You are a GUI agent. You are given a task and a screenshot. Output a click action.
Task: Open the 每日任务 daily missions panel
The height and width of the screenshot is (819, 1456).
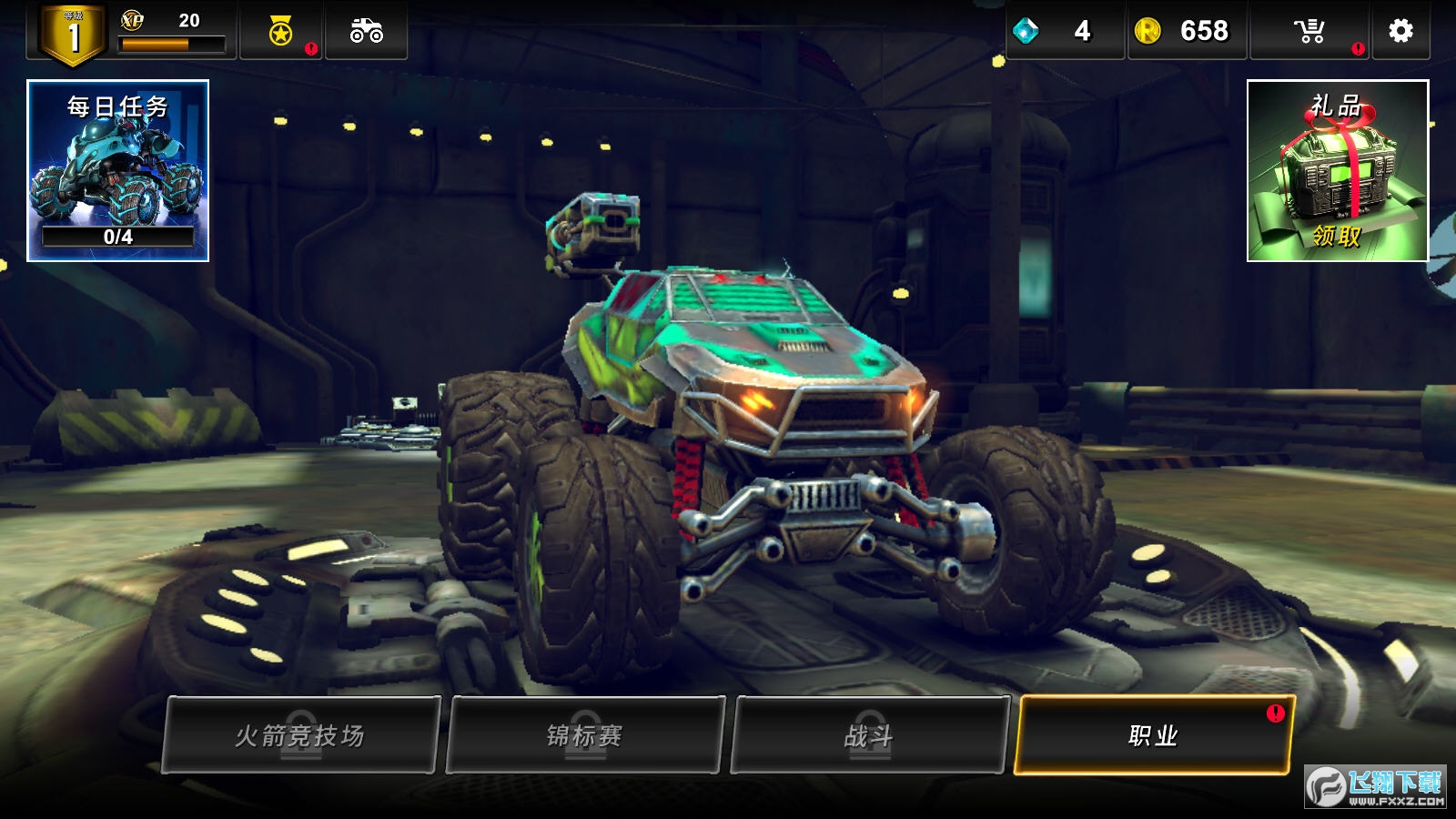pyautogui.click(x=118, y=171)
